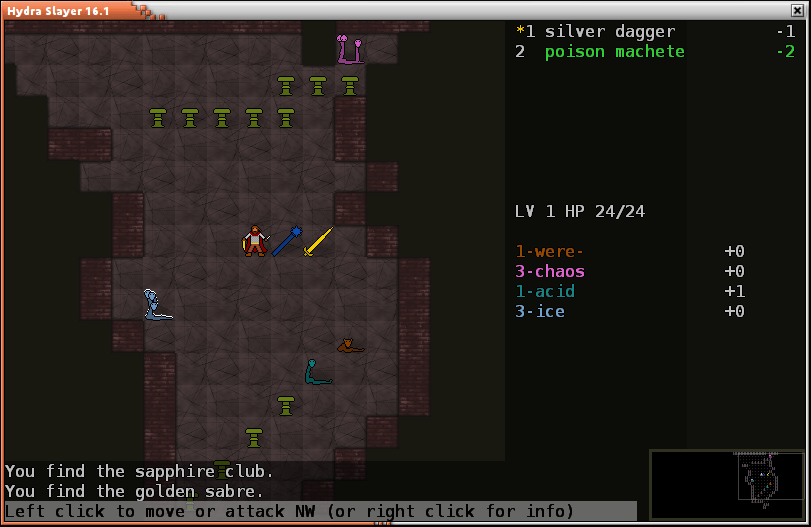Pick the 3-ice hydra list entry
The width and height of the screenshot is (811, 527).
click(540, 312)
